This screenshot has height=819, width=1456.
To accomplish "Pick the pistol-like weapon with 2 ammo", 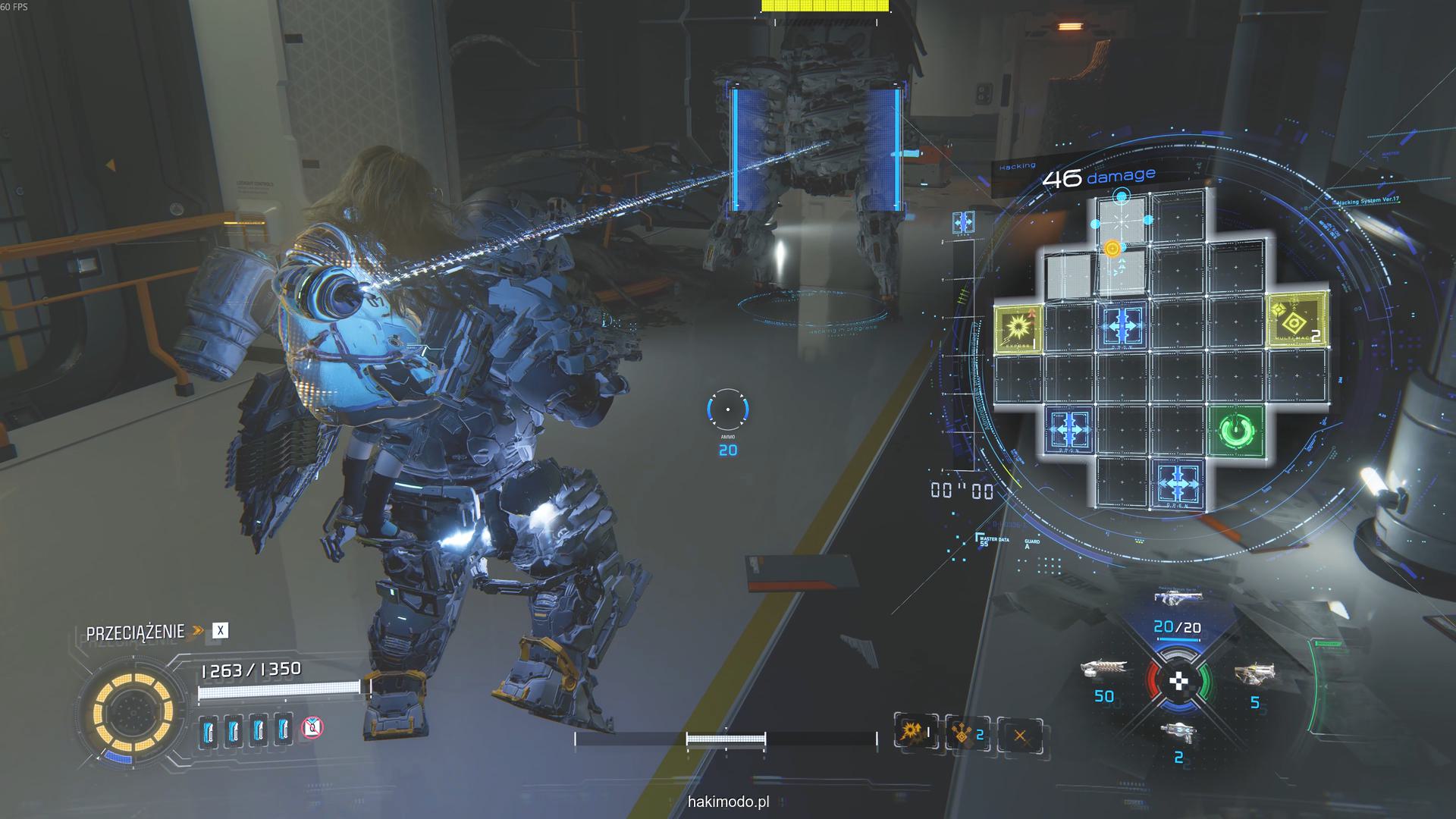I will 1178,731.
